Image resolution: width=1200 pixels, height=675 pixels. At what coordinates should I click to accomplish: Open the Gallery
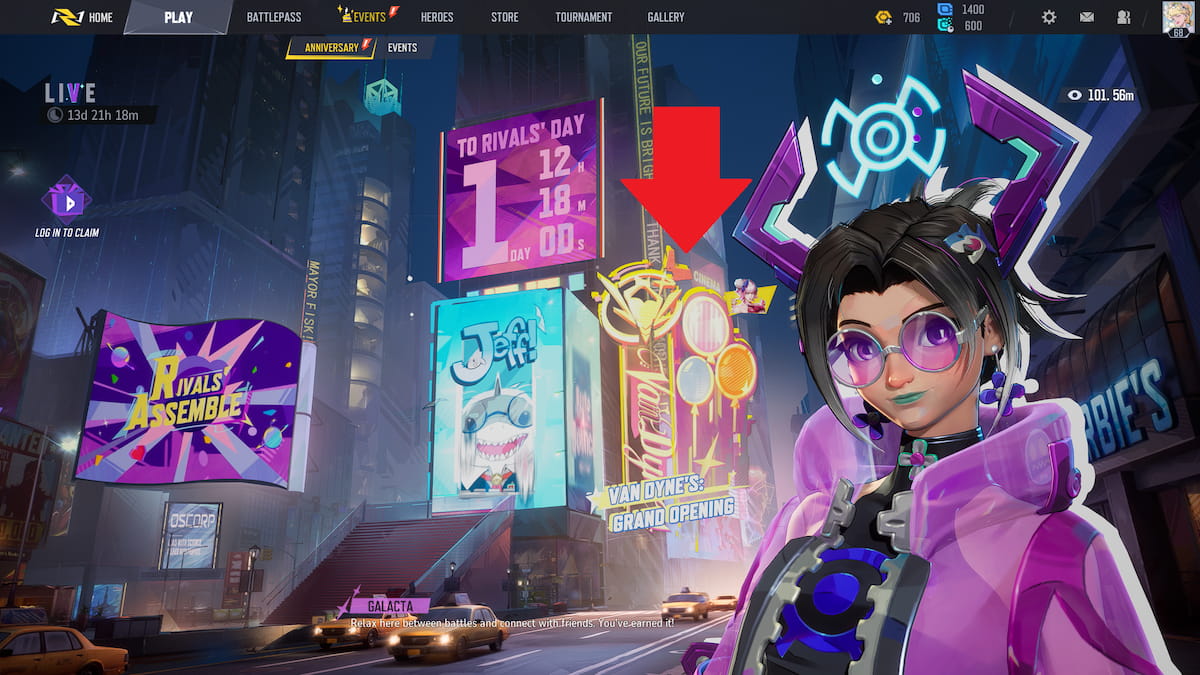point(666,17)
